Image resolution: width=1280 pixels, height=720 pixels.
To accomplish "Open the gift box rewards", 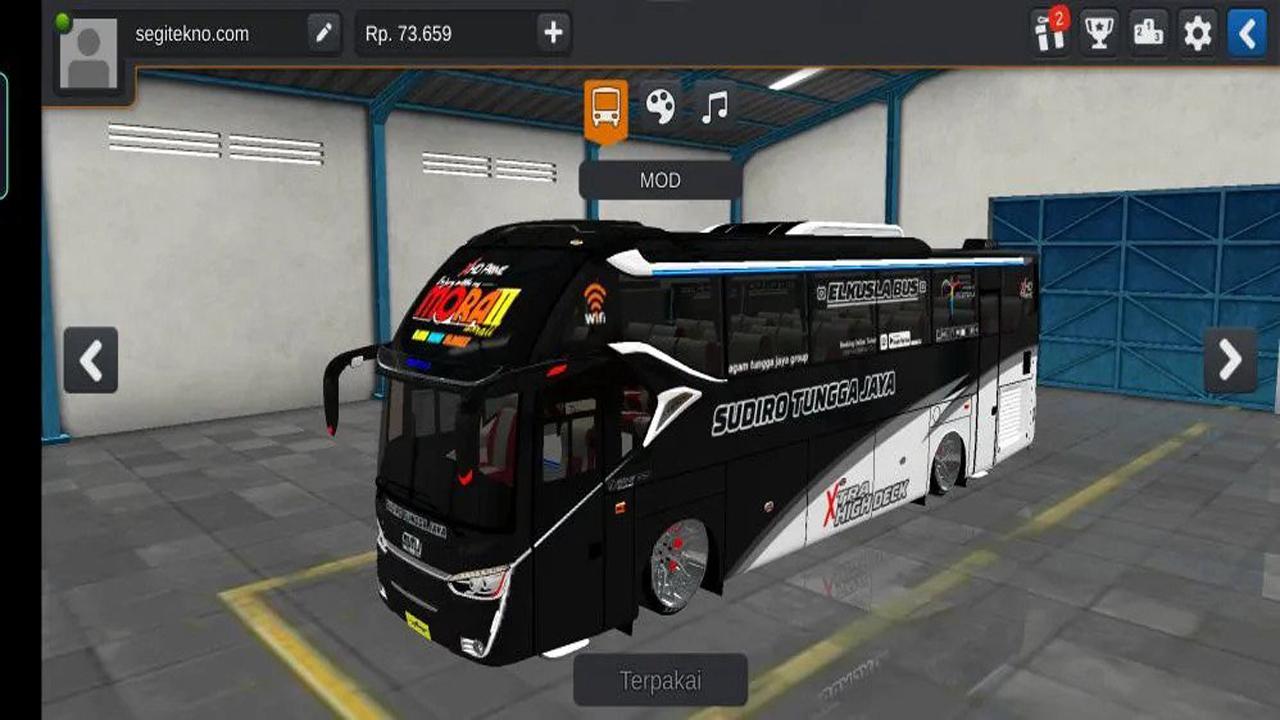I will coord(1050,33).
